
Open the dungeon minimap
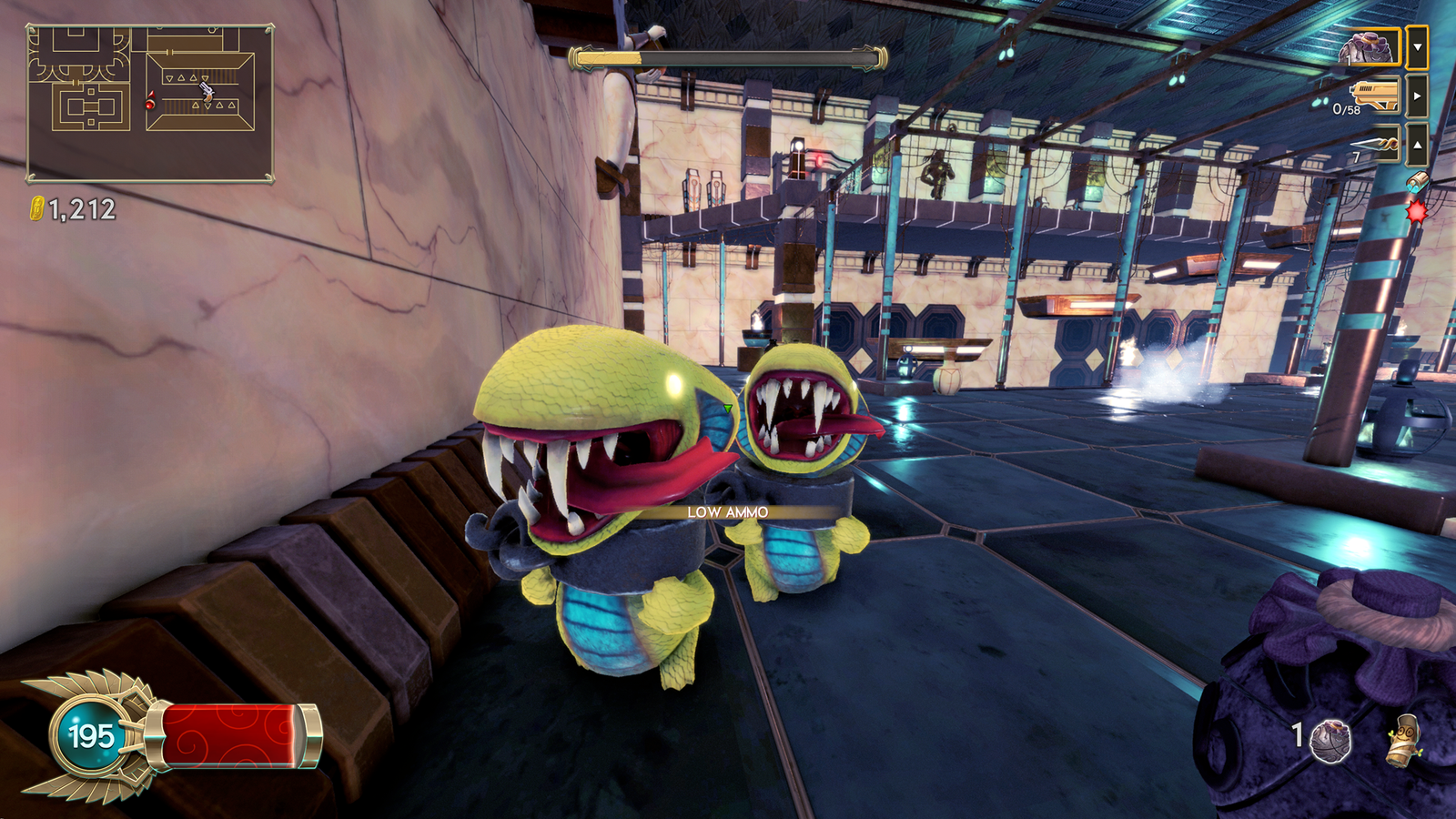pos(150,104)
